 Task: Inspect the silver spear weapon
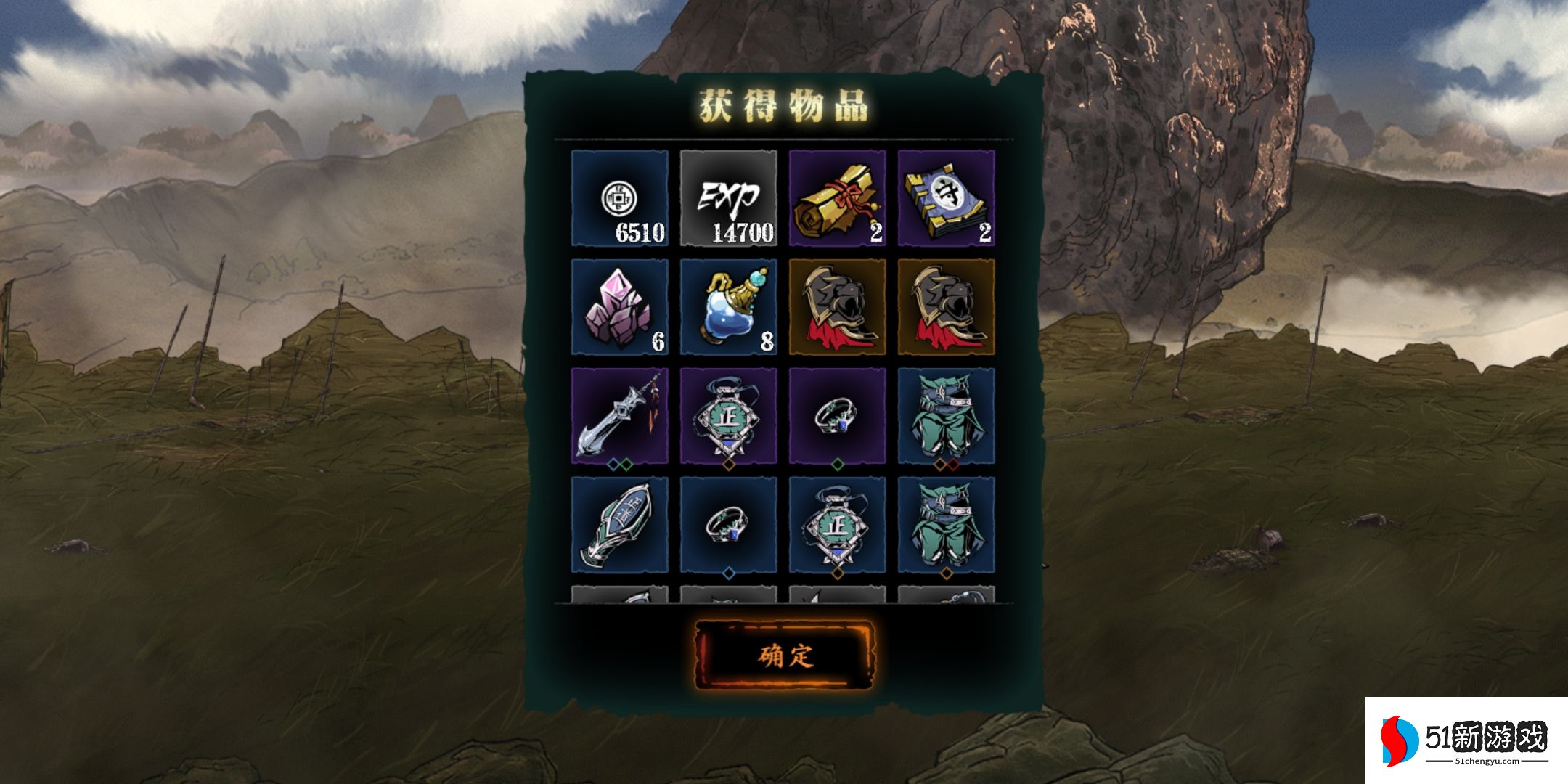(619, 416)
